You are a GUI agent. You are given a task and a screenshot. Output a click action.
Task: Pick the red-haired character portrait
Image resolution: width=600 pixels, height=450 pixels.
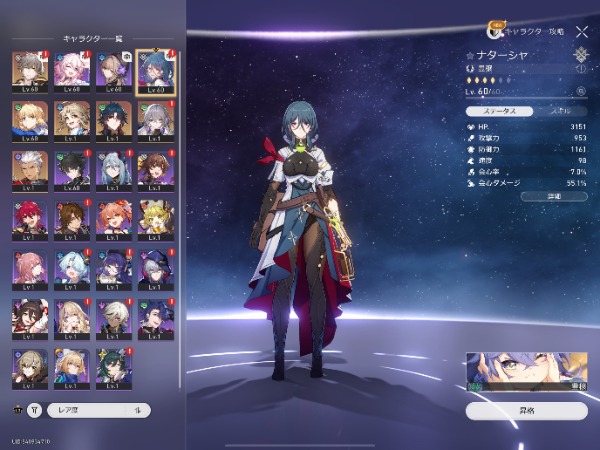(x=28, y=220)
